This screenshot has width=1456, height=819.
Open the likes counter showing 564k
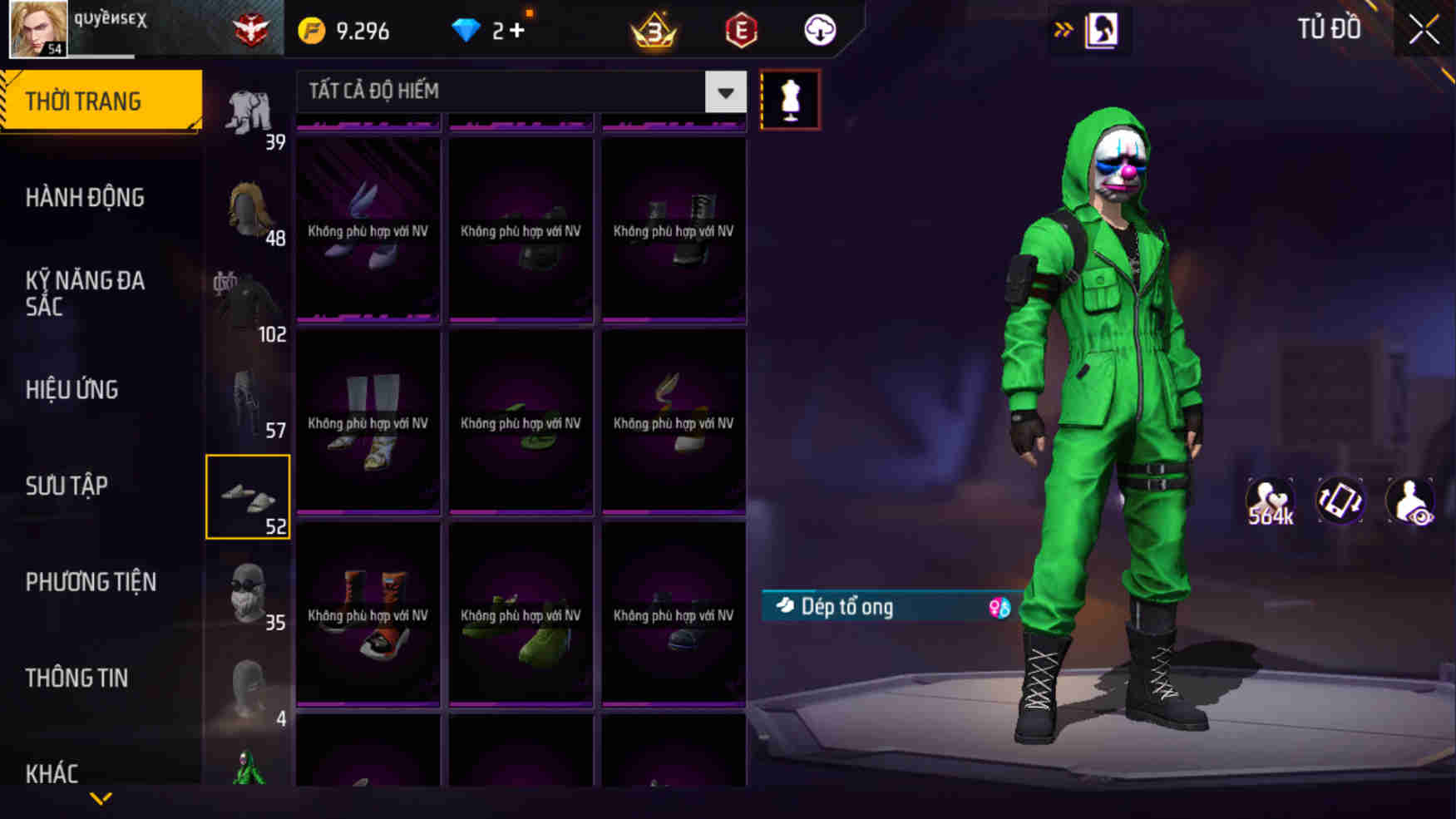[x=1266, y=501]
